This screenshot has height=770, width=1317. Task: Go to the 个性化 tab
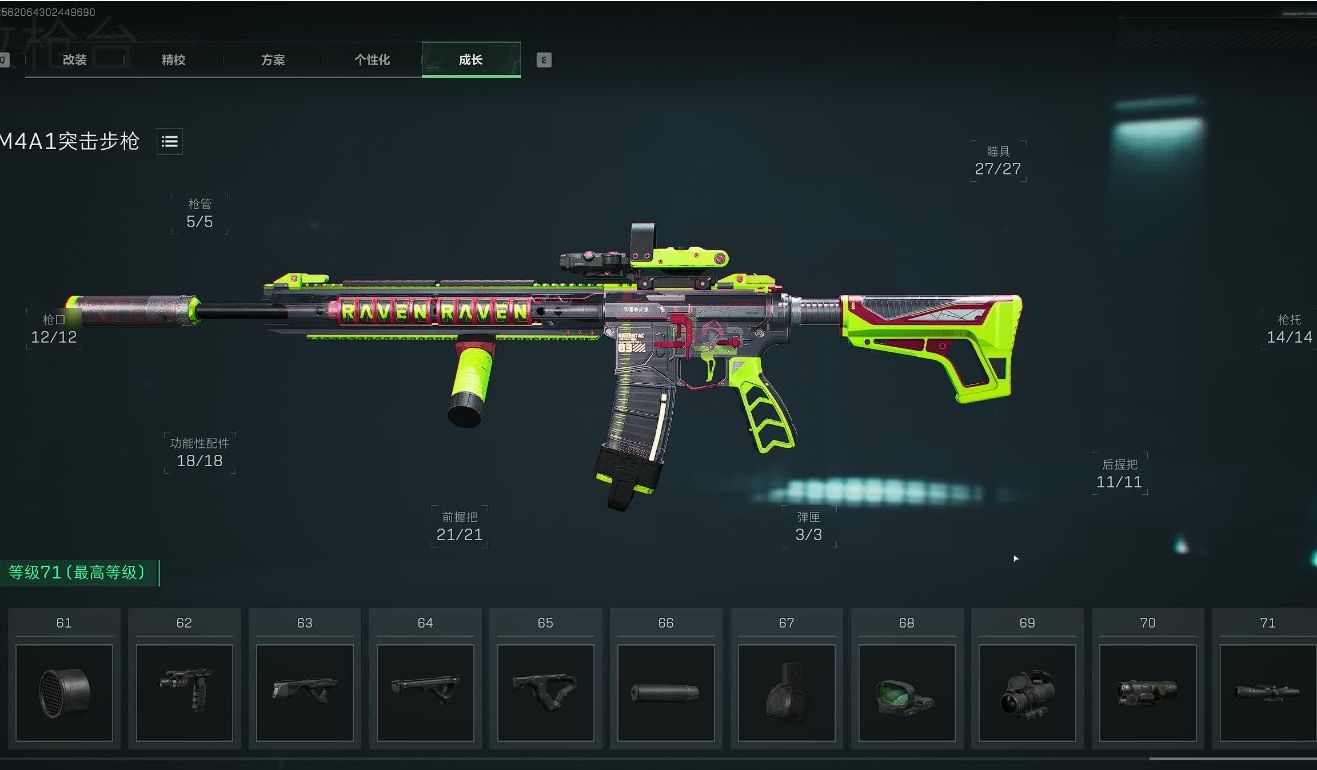coord(372,60)
